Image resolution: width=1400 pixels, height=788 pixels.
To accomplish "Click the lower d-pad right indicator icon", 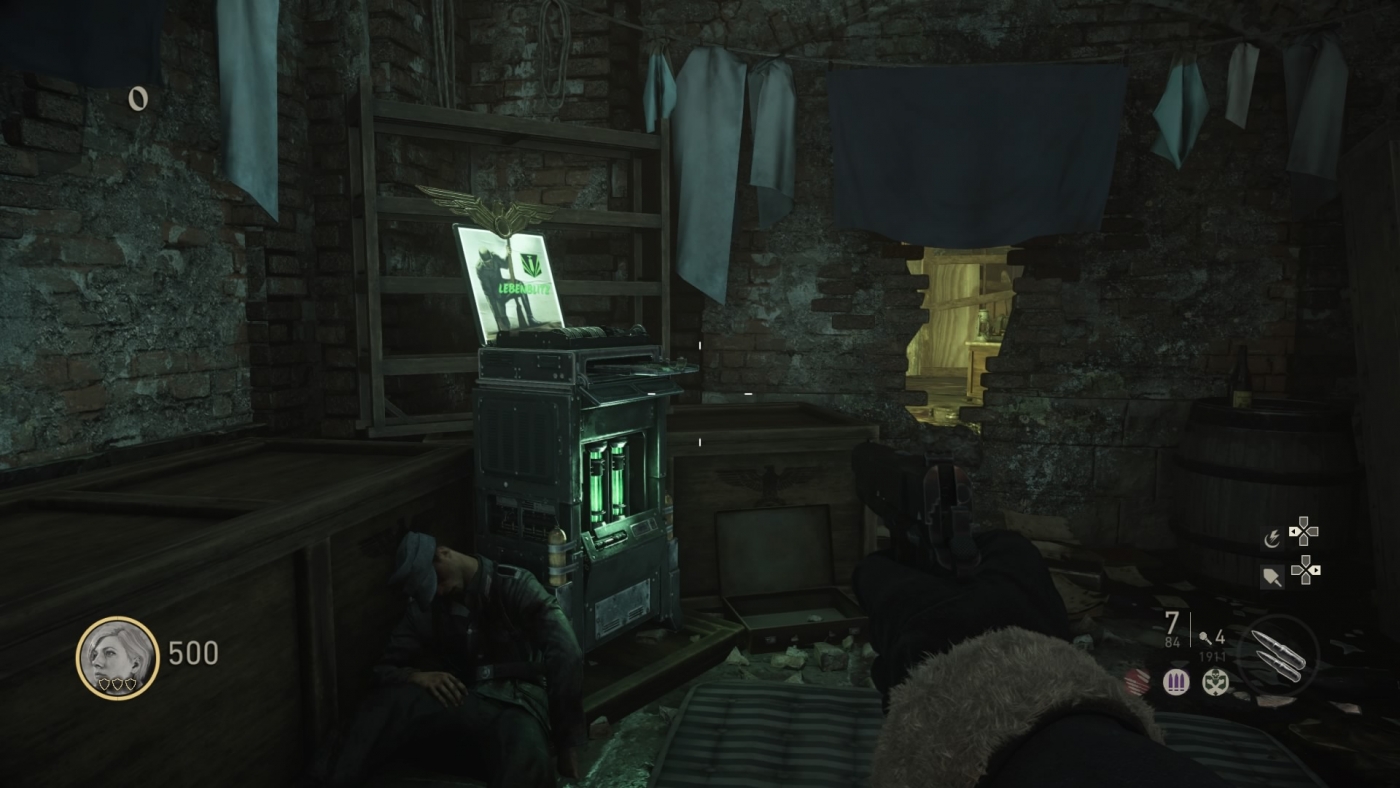I will tap(1317, 570).
